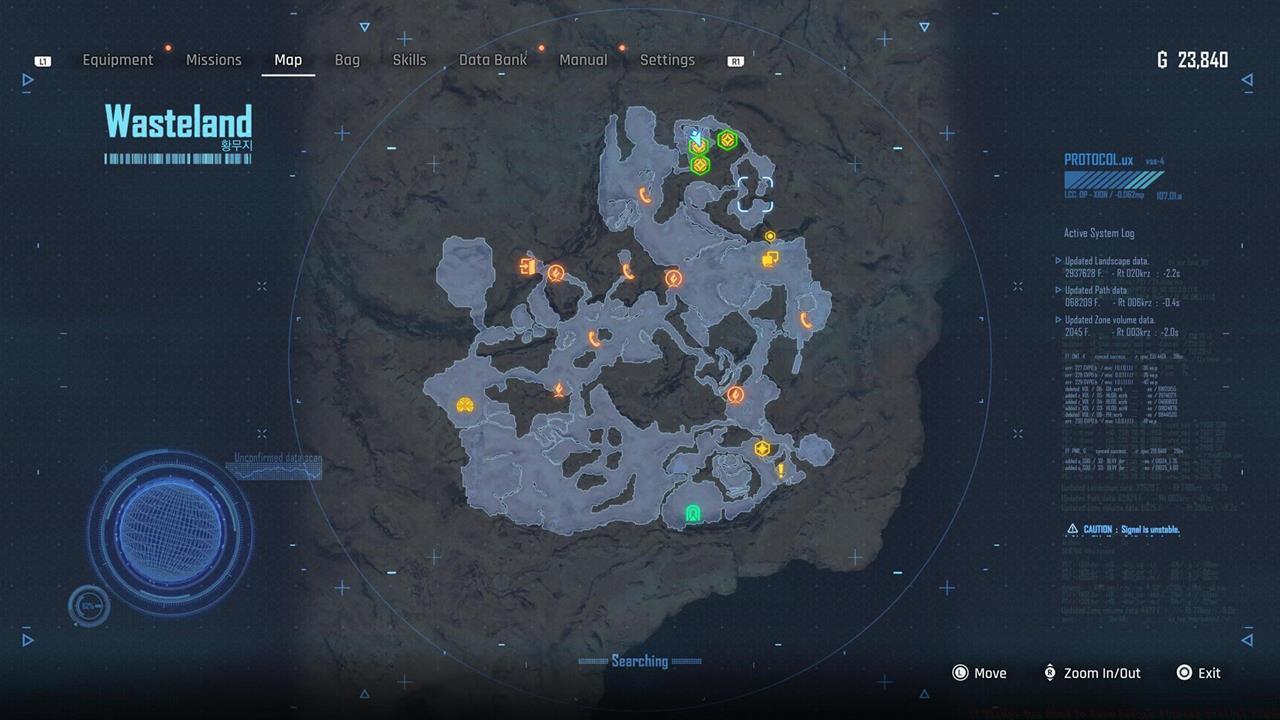Image resolution: width=1280 pixels, height=720 pixels.
Task: Switch to the Equipment tab
Action: click(x=118, y=60)
